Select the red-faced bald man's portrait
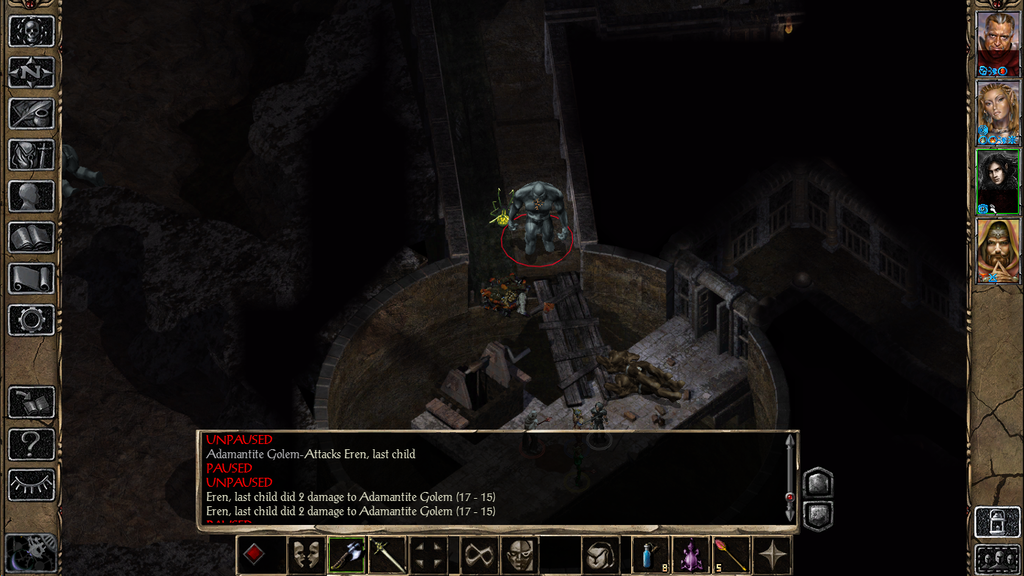The image size is (1024, 576). 997,38
